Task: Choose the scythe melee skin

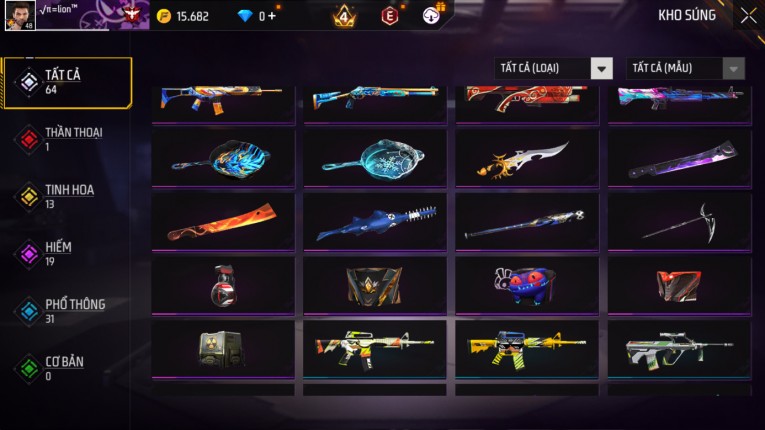Action: coord(679,222)
